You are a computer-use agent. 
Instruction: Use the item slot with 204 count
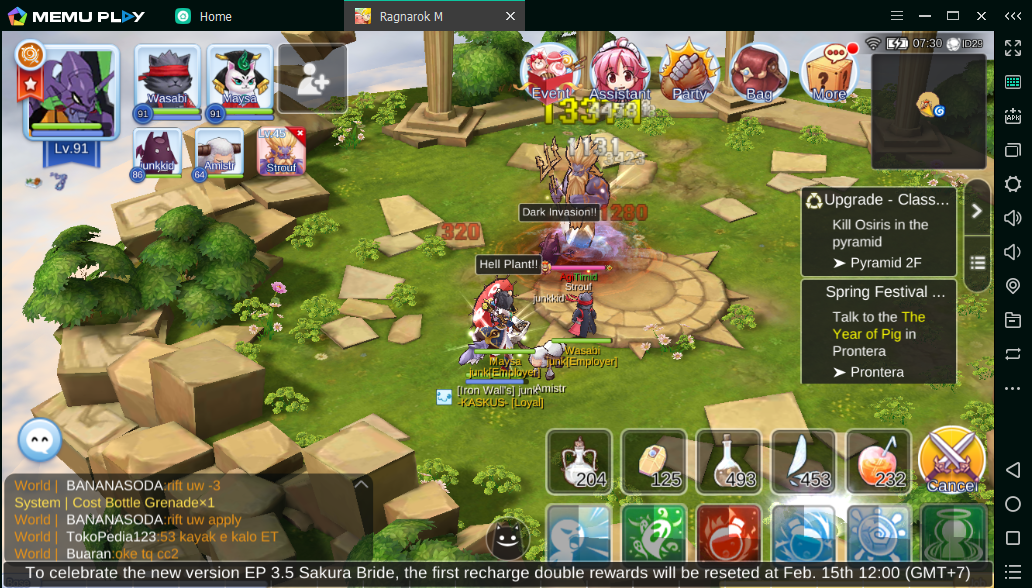pos(579,462)
